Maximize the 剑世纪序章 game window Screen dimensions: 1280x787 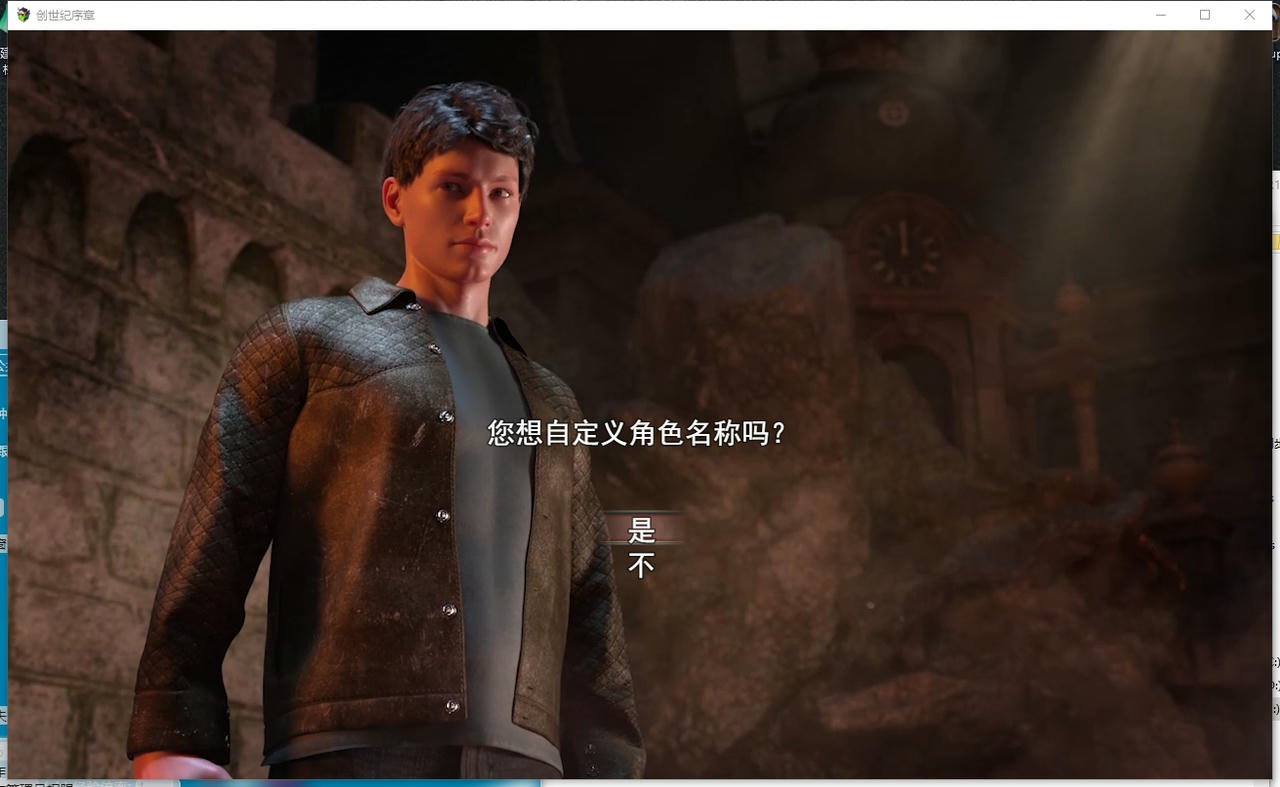[1205, 14]
